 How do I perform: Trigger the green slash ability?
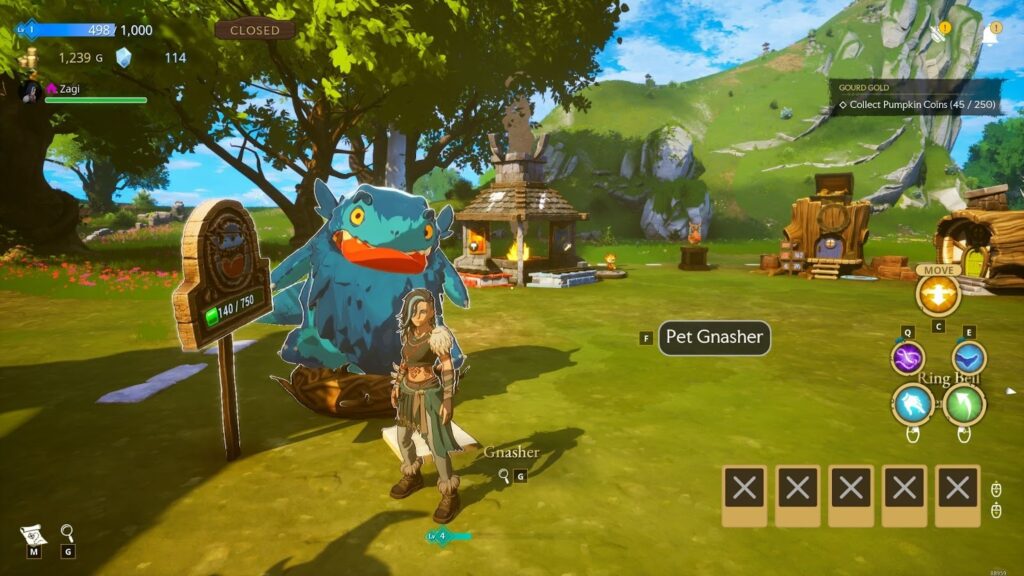pos(964,405)
